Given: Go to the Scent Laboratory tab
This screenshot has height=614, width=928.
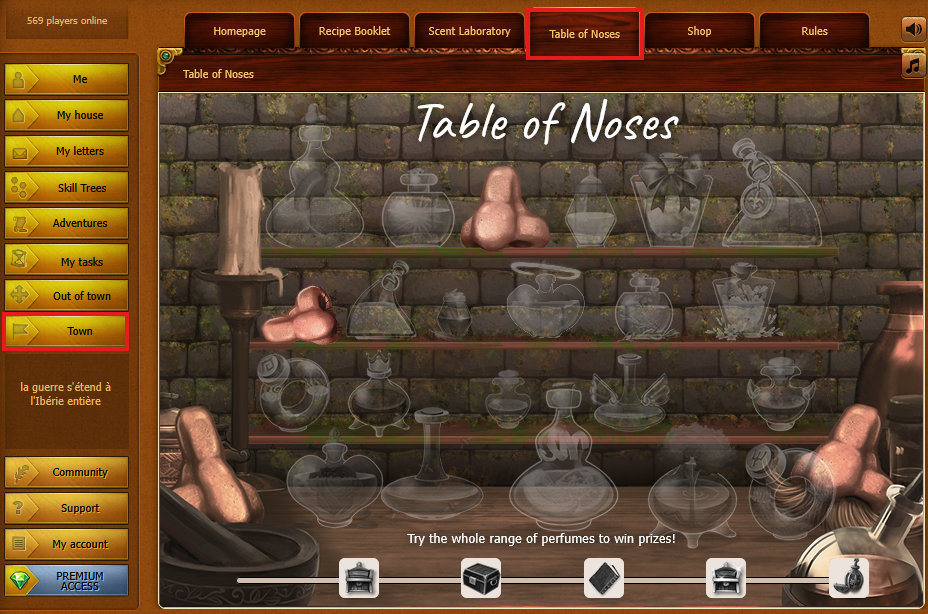Looking at the screenshot, I should pyautogui.click(x=469, y=31).
